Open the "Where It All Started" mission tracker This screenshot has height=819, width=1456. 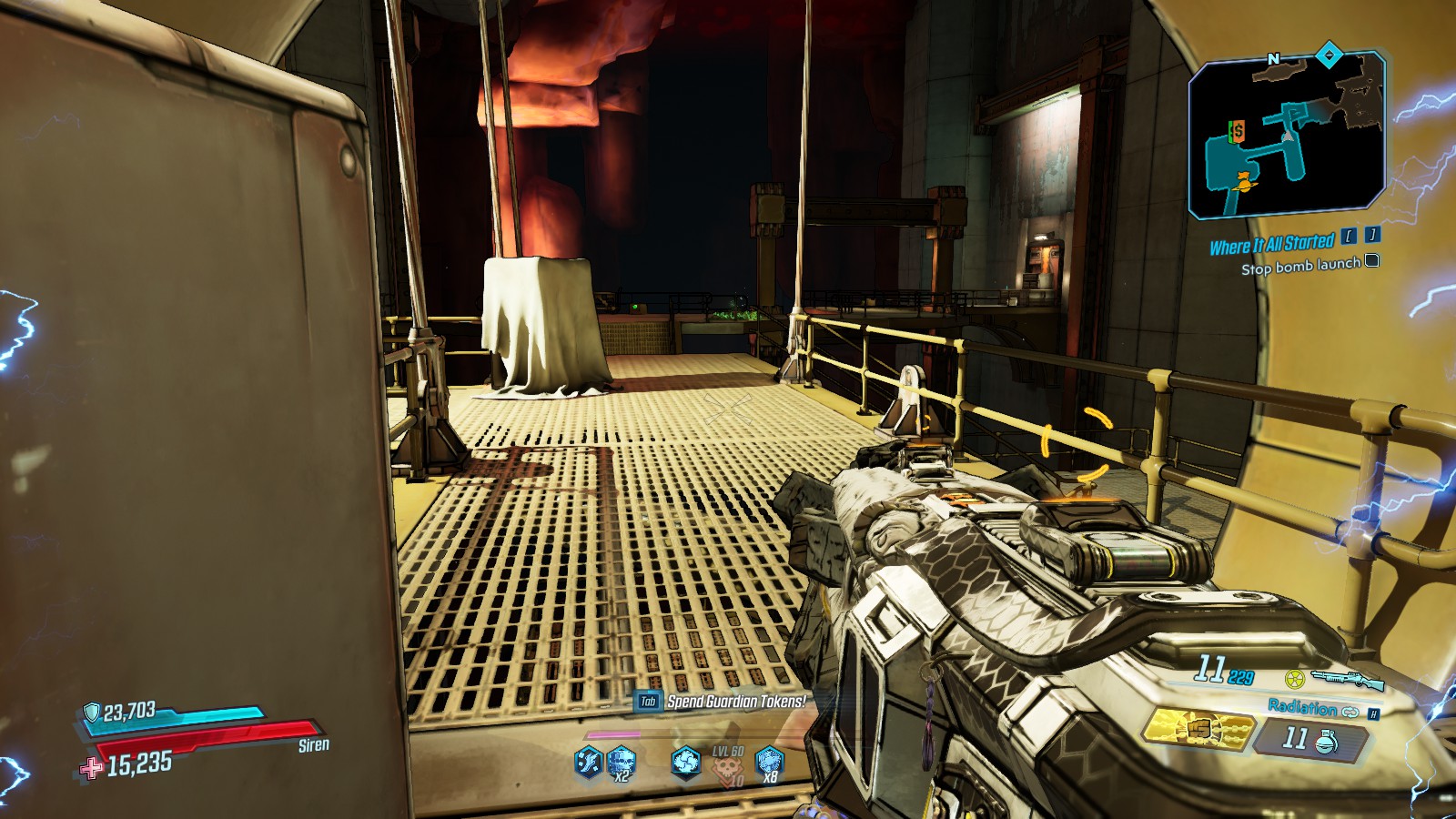click(1271, 244)
